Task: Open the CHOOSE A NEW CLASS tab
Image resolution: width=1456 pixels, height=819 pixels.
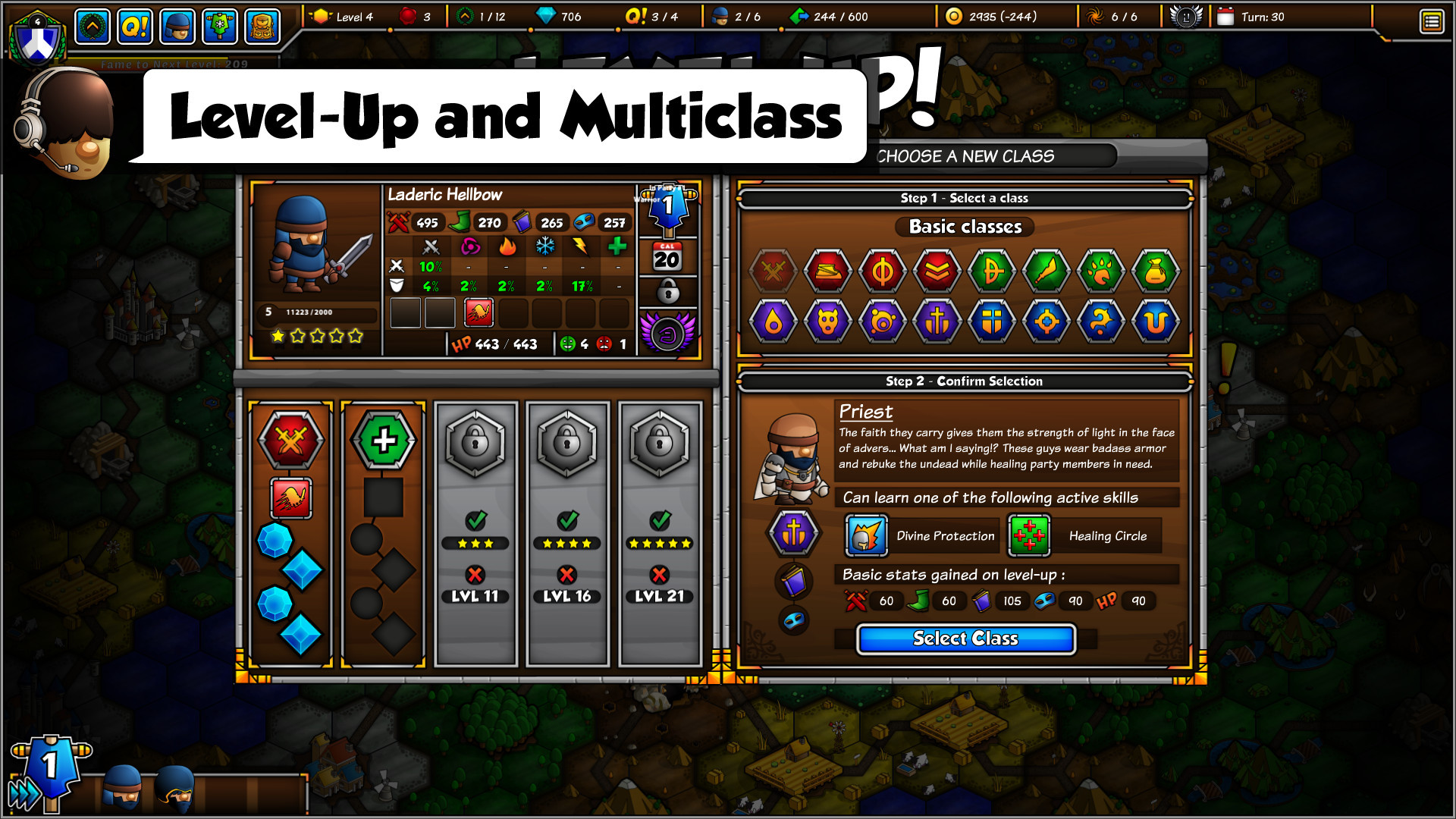Action: point(963,157)
